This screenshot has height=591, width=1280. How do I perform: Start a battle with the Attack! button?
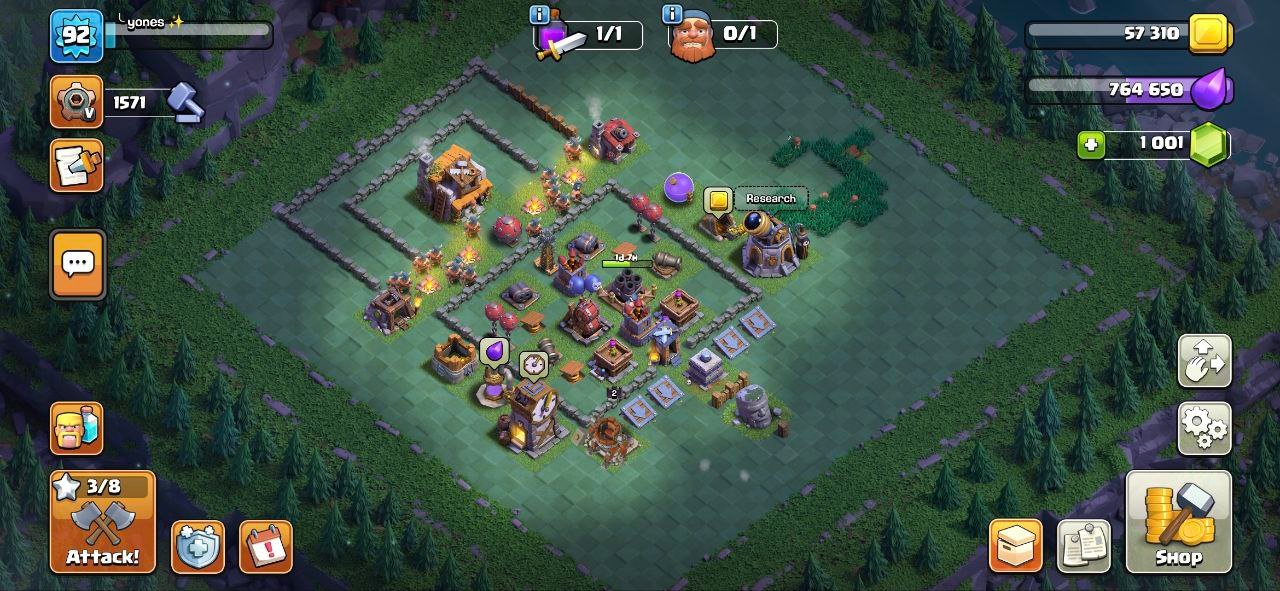(x=103, y=521)
